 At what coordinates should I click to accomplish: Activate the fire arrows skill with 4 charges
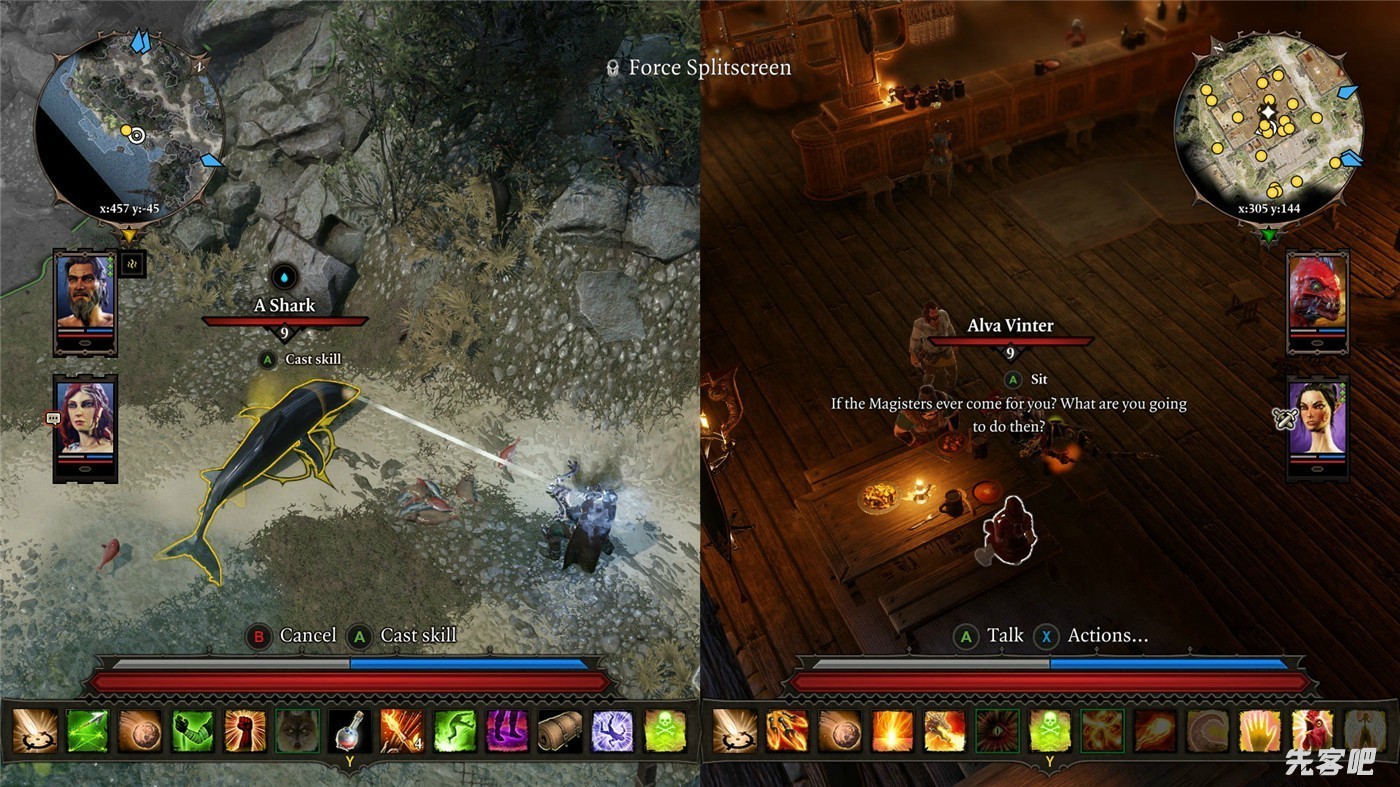pyautogui.click(x=402, y=731)
